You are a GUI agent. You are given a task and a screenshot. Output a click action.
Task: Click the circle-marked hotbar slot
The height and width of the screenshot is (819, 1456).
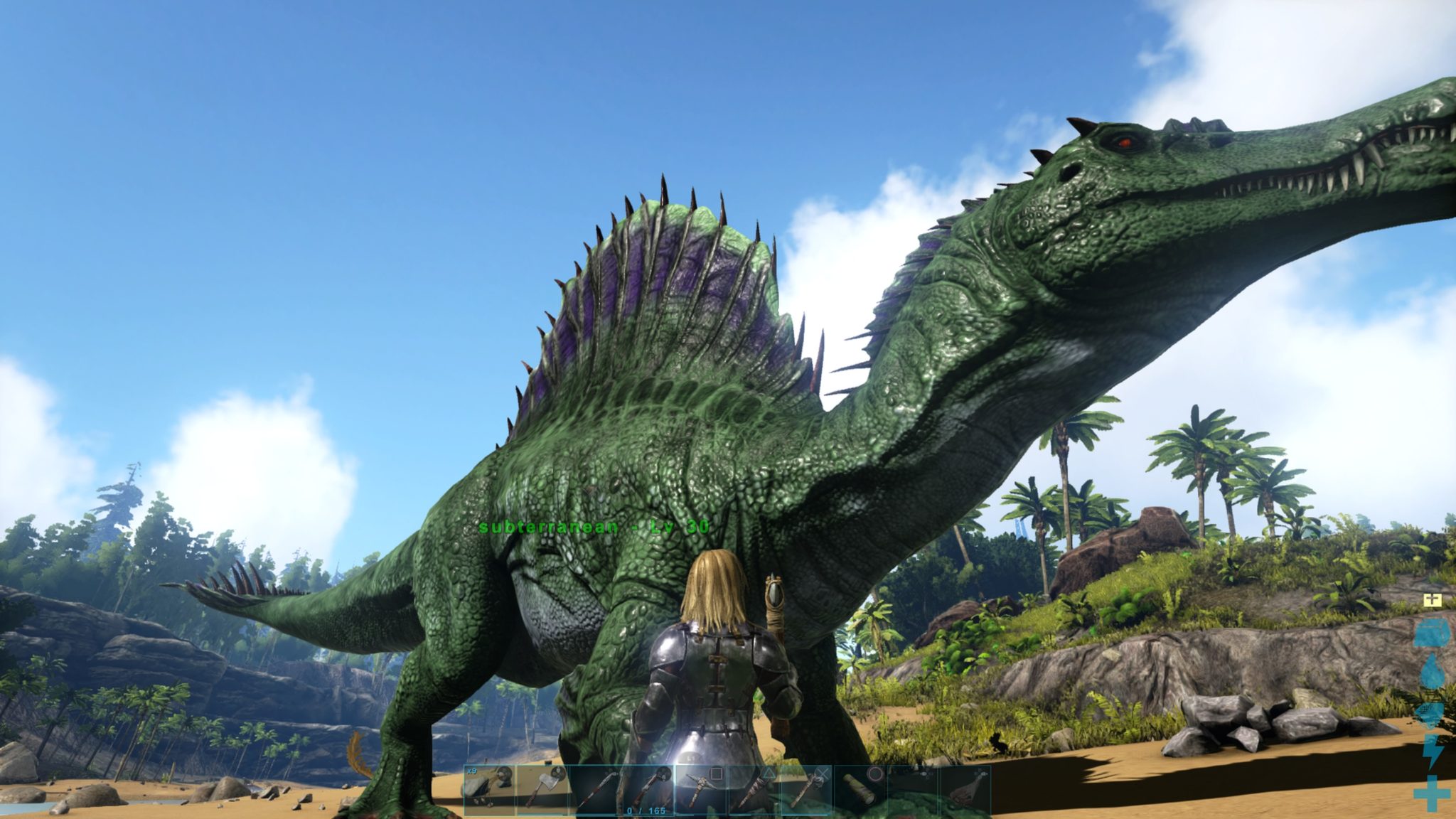860,789
